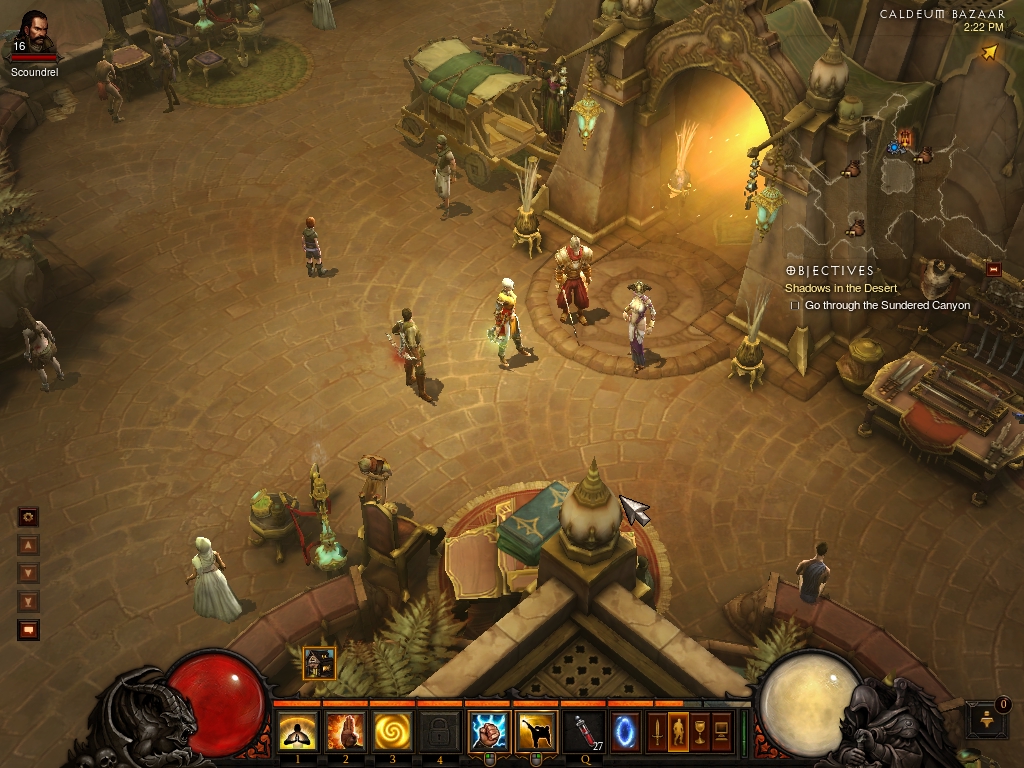The image size is (1024, 768).
Task: Select the lightning fist primary skill
Action: tap(490, 733)
